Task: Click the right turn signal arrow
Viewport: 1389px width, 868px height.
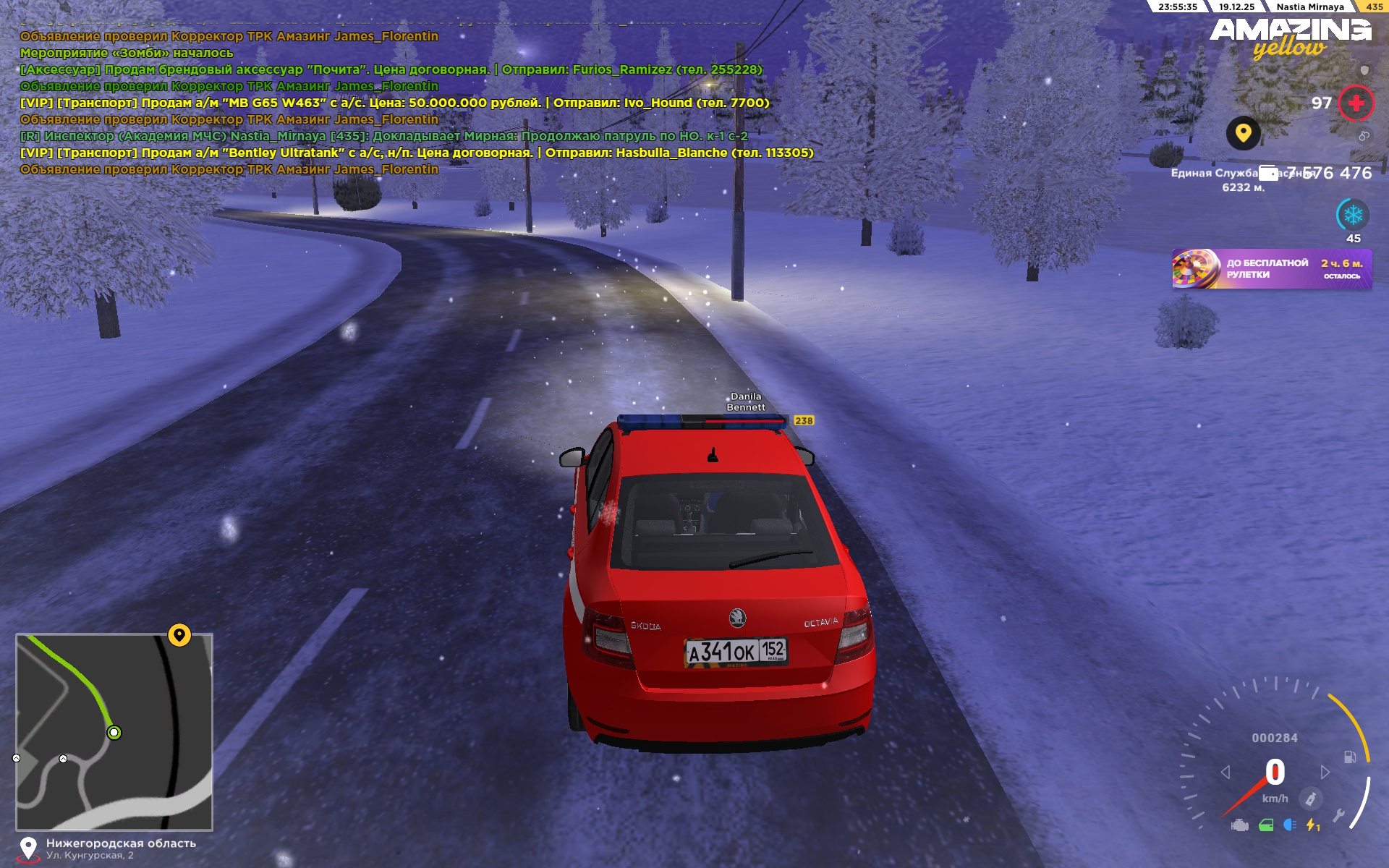Action: [1325, 773]
